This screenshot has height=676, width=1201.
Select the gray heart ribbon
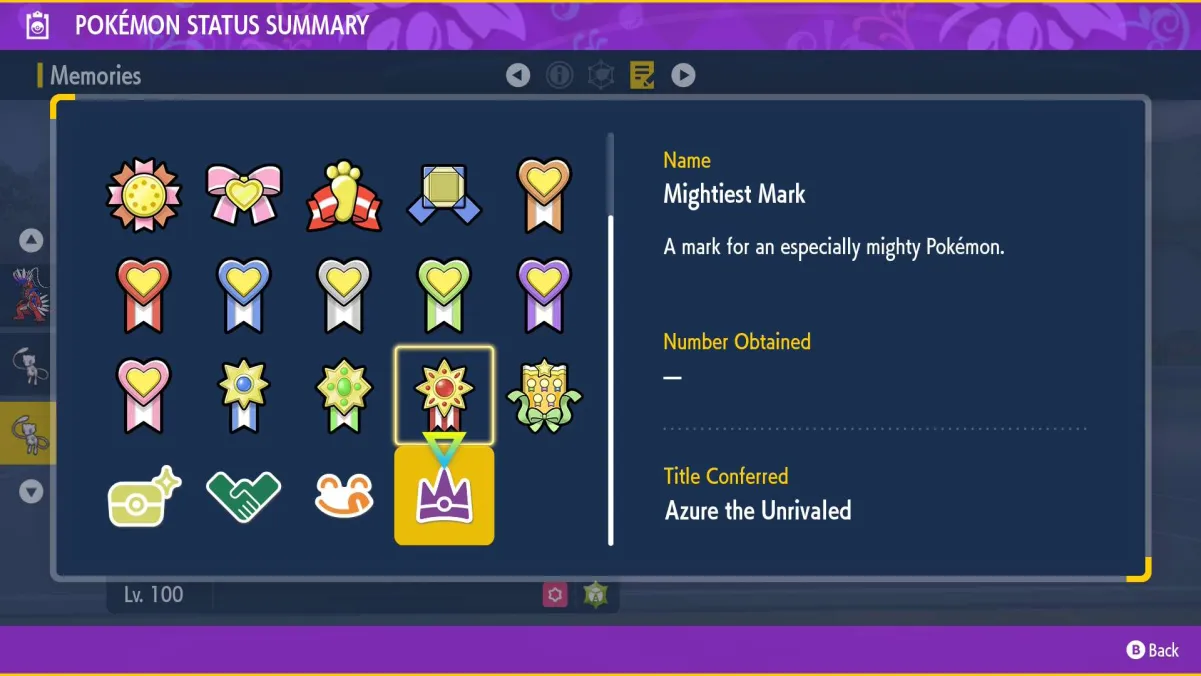click(x=344, y=295)
